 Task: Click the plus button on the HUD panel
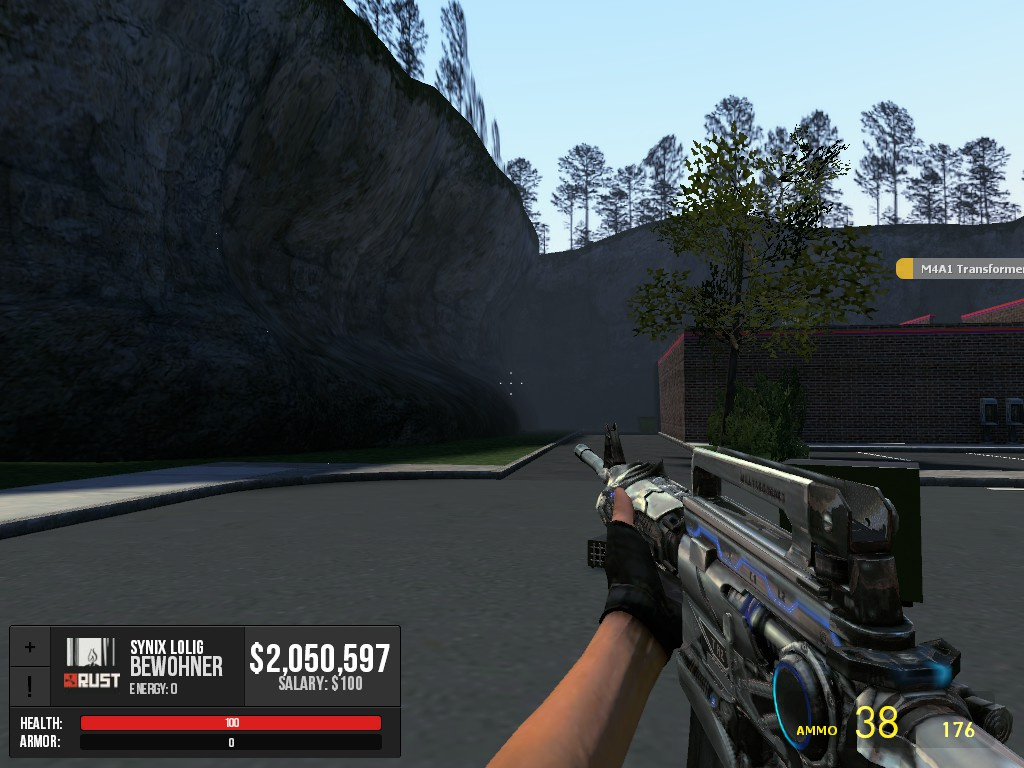coord(30,647)
